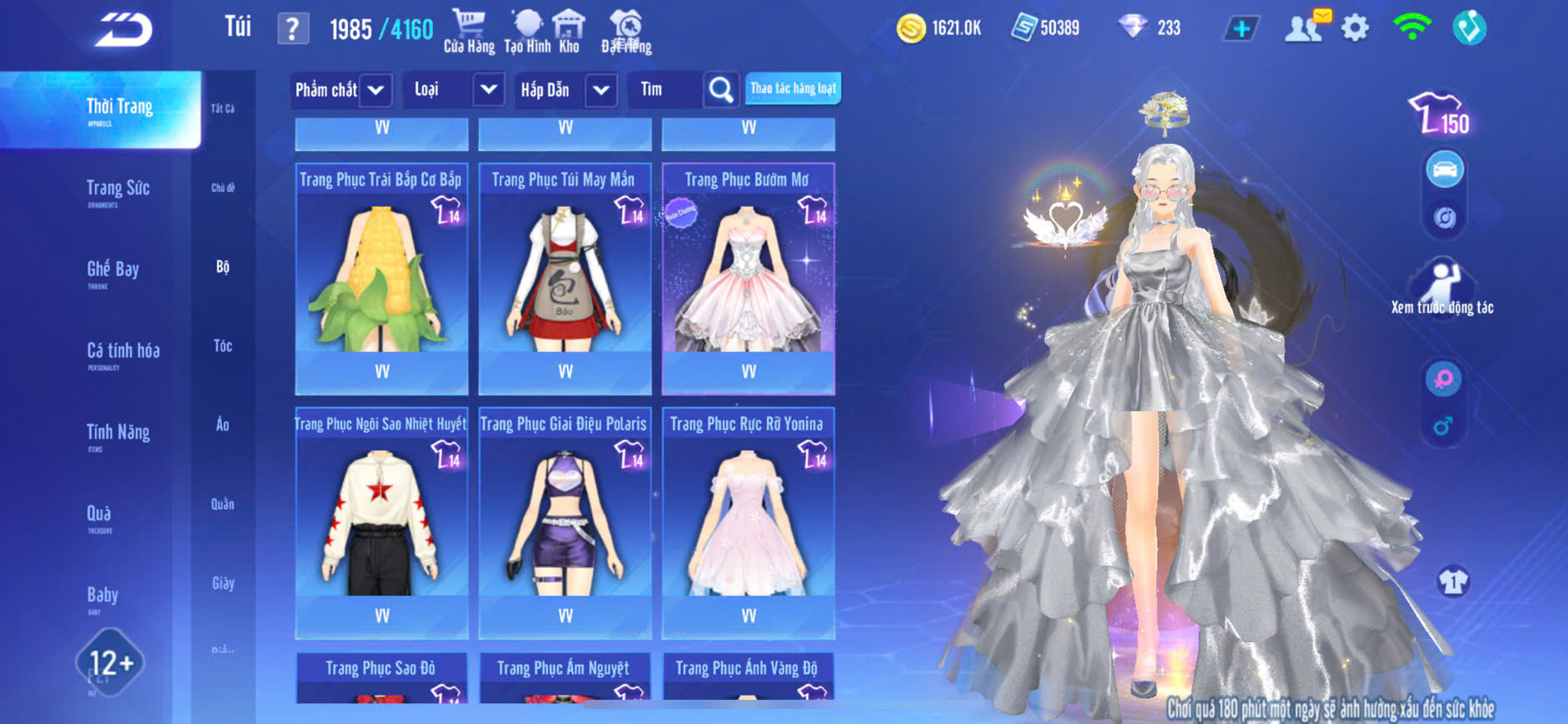This screenshot has height=724, width=1568.
Task: Open the Ghế Bay category
Action: [113, 271]
